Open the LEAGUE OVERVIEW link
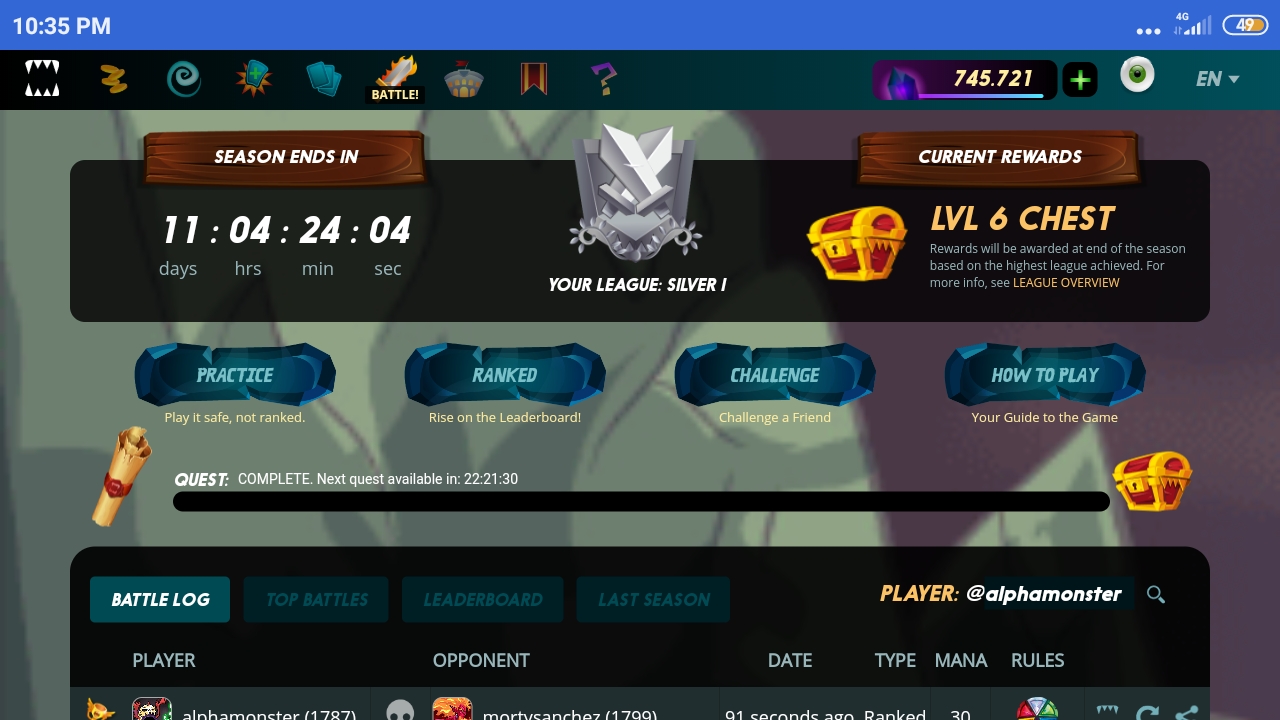The height and width of the screenshot is (720, 1280). tap(1066, 282)
